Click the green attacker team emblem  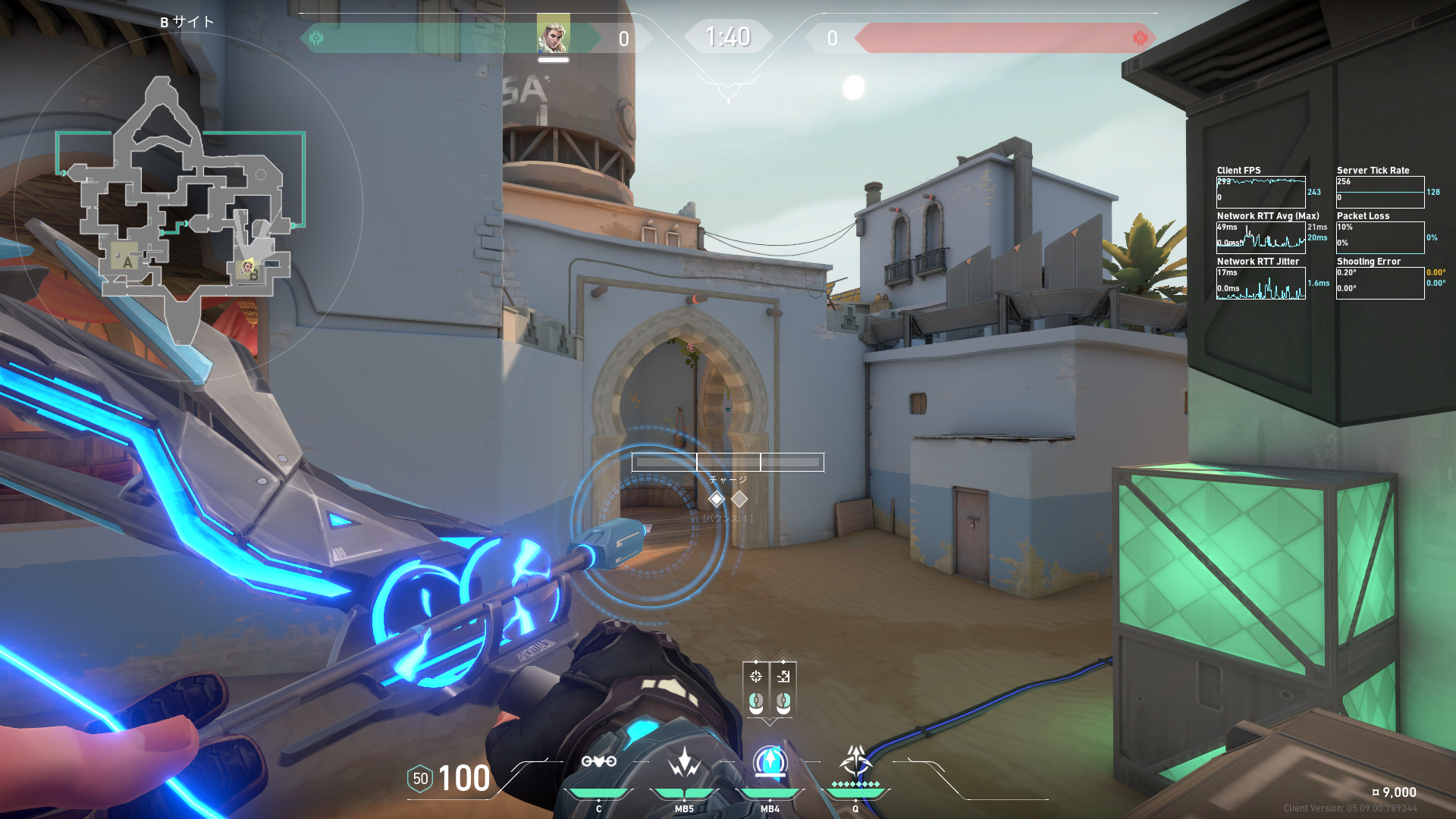click(316, 38)
